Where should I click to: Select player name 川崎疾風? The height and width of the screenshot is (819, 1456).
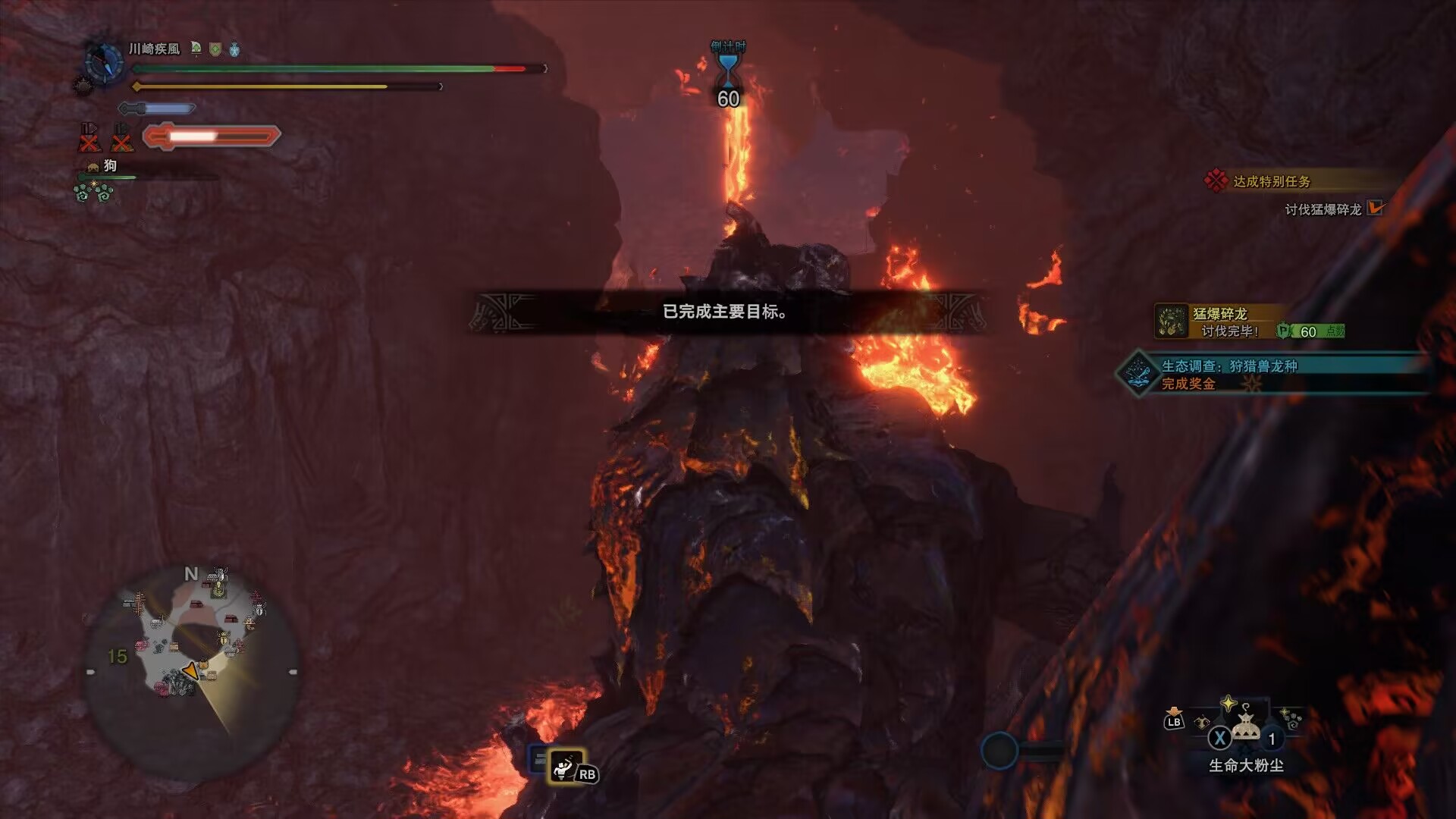point(155,49)
